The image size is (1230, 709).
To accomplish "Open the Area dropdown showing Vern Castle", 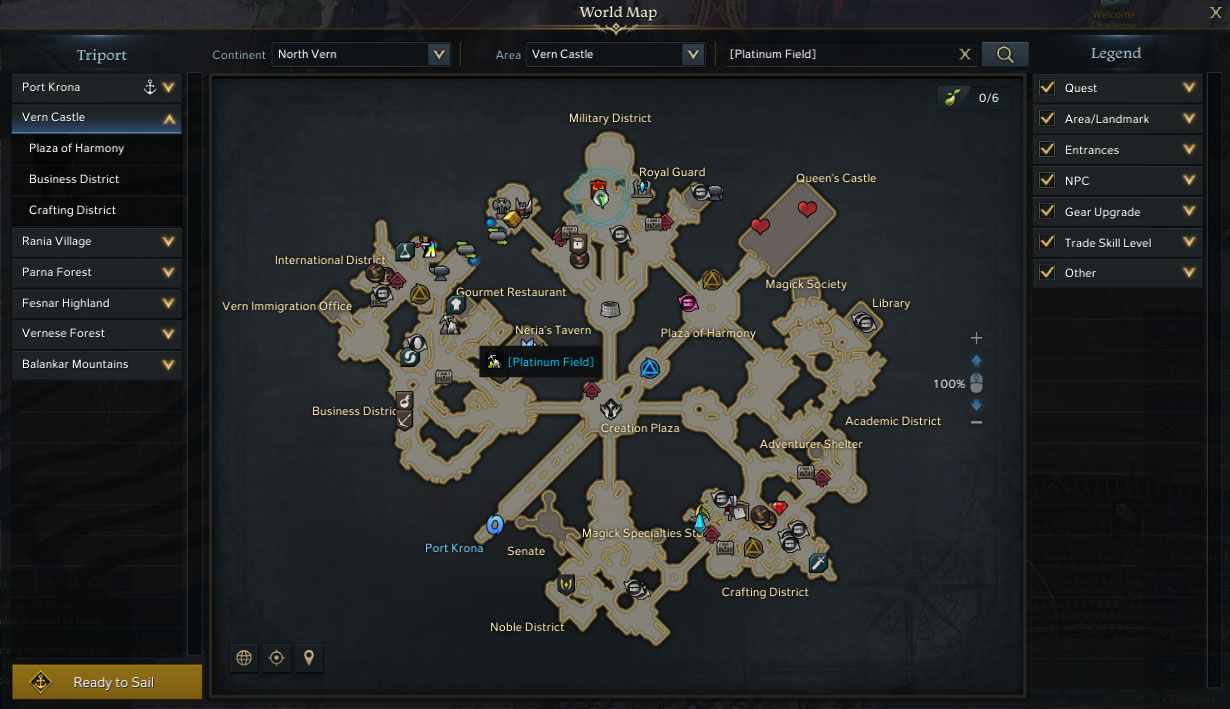I will 692,54.
